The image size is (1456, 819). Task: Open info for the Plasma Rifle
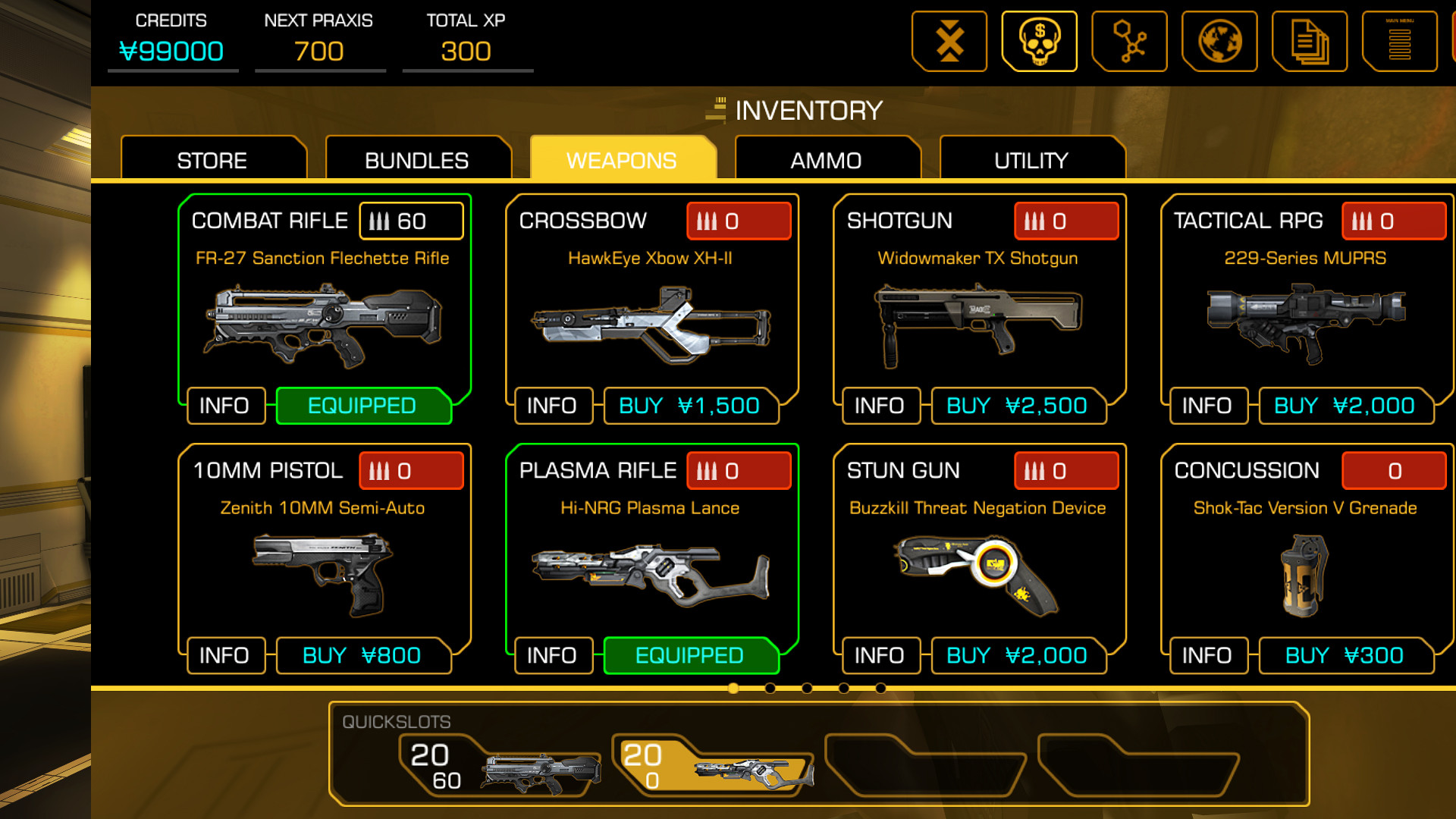(552, 655)
